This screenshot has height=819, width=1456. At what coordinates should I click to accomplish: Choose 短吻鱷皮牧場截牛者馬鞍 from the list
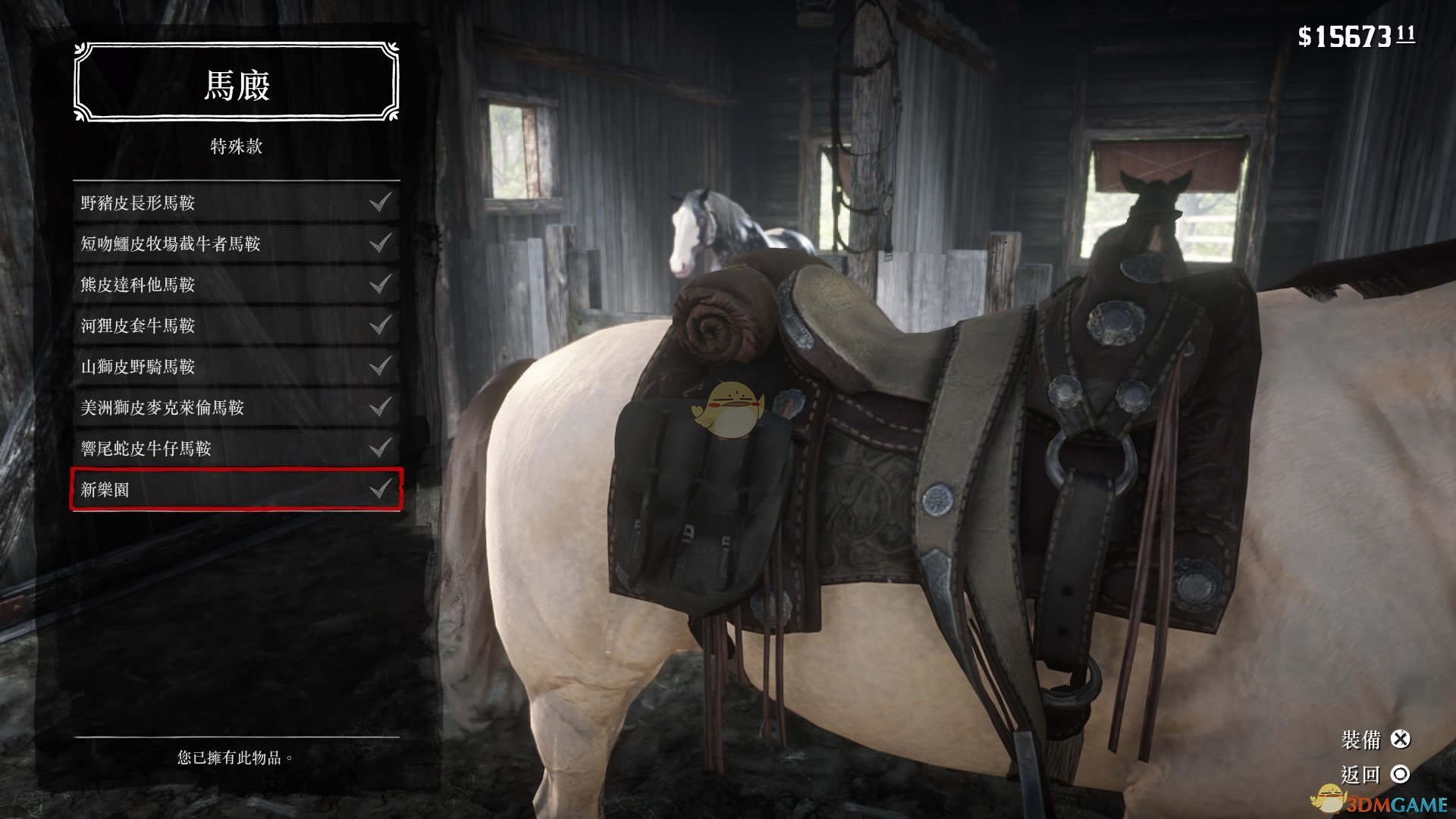click(236, 243)
